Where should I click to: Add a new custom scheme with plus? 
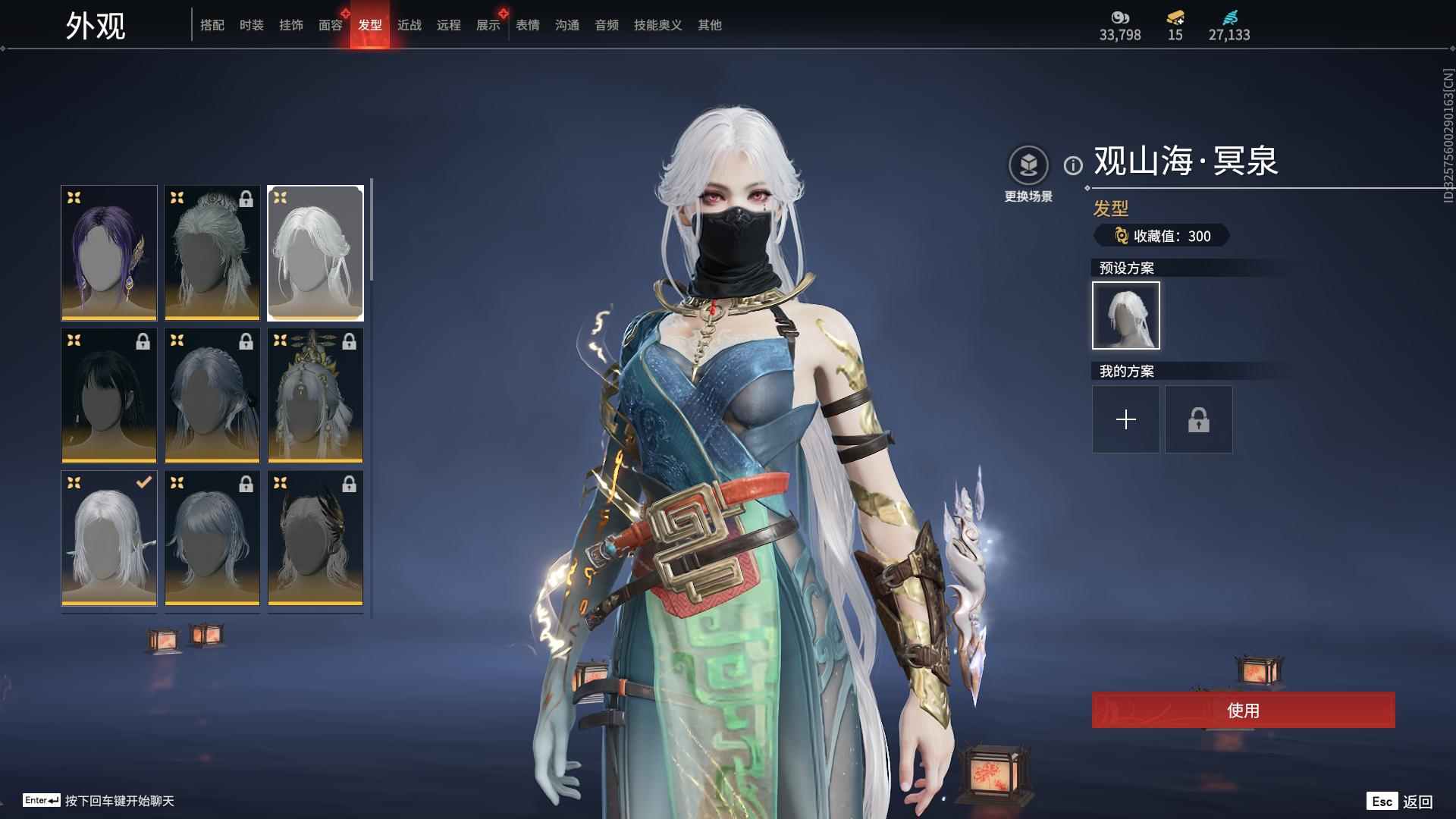point(1126,419)
